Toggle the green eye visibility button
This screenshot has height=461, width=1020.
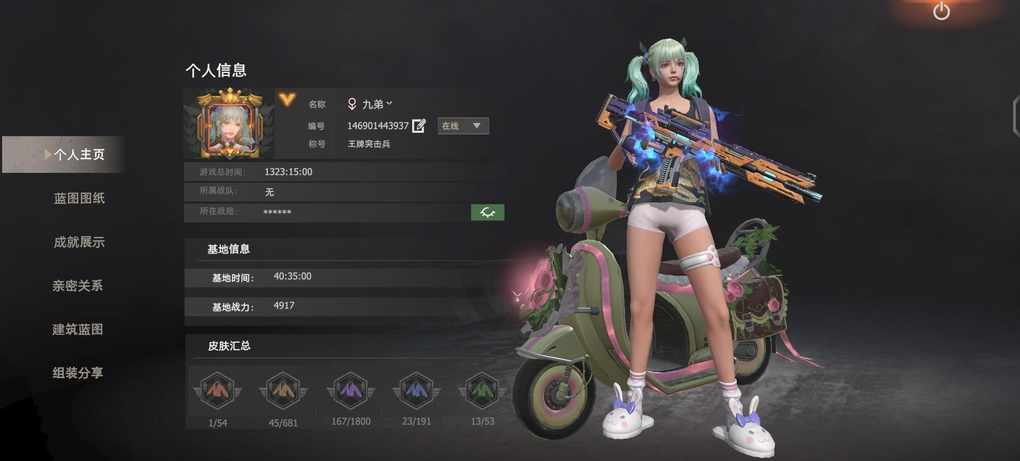(x=488, y=212)
